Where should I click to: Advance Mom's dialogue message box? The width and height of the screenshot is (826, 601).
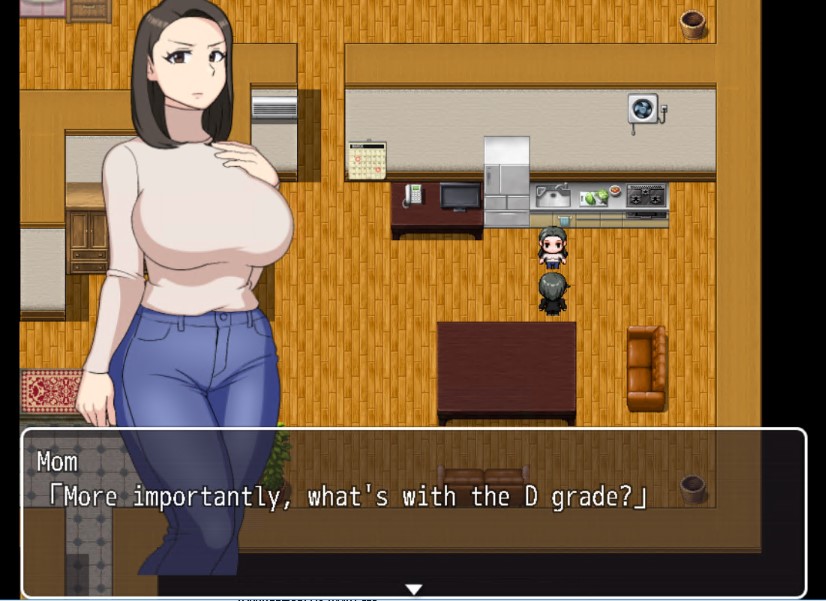tap(413, 512)
